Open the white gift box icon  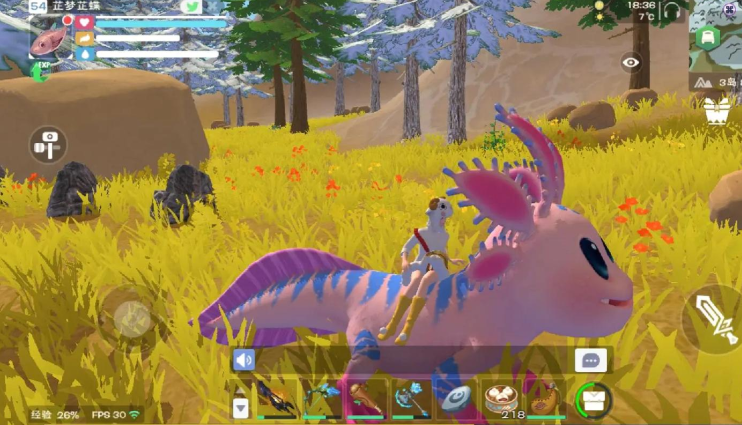[x=716, y=110]
